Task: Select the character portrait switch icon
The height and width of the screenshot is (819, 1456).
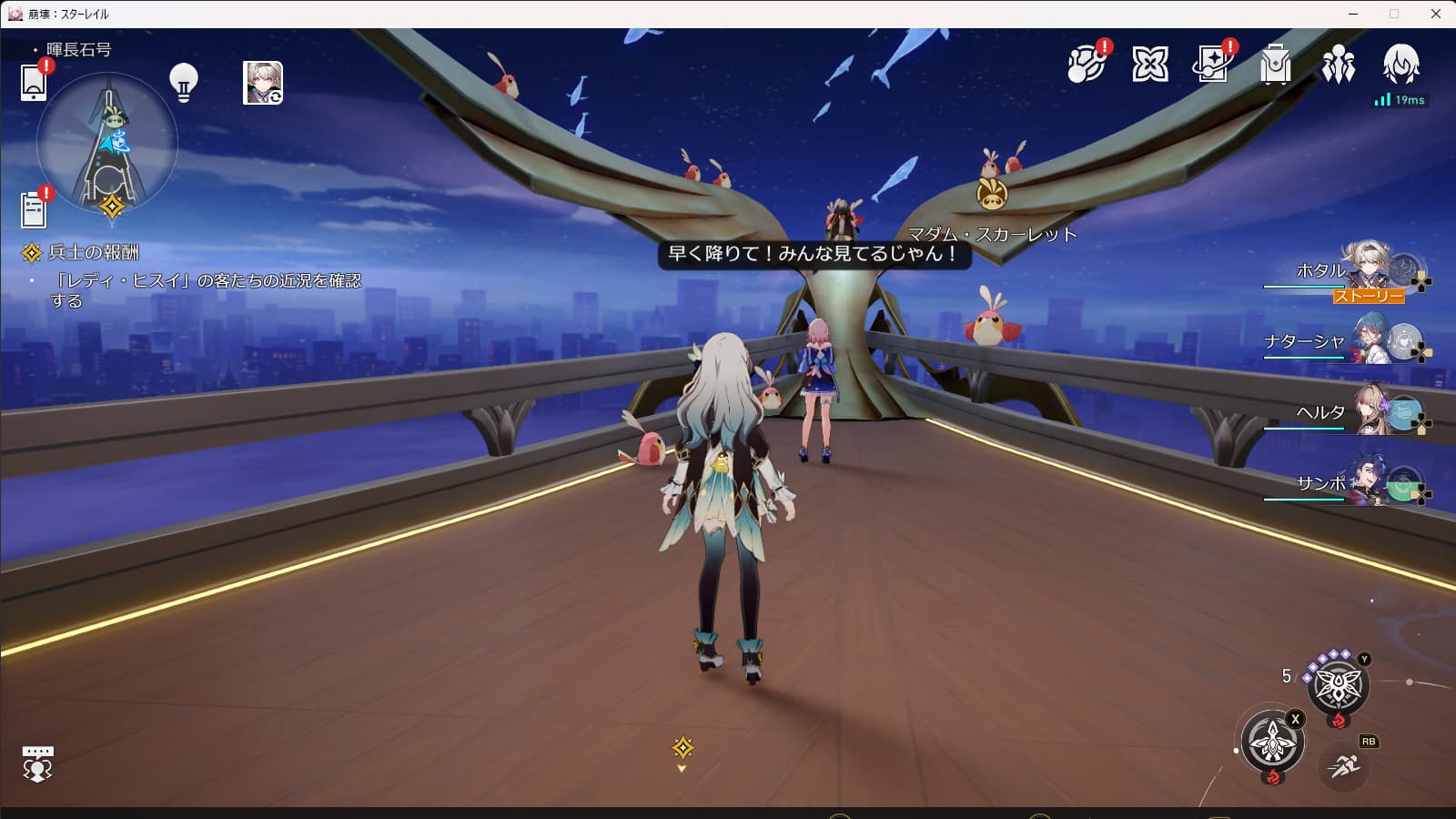Action: (263, 83)
